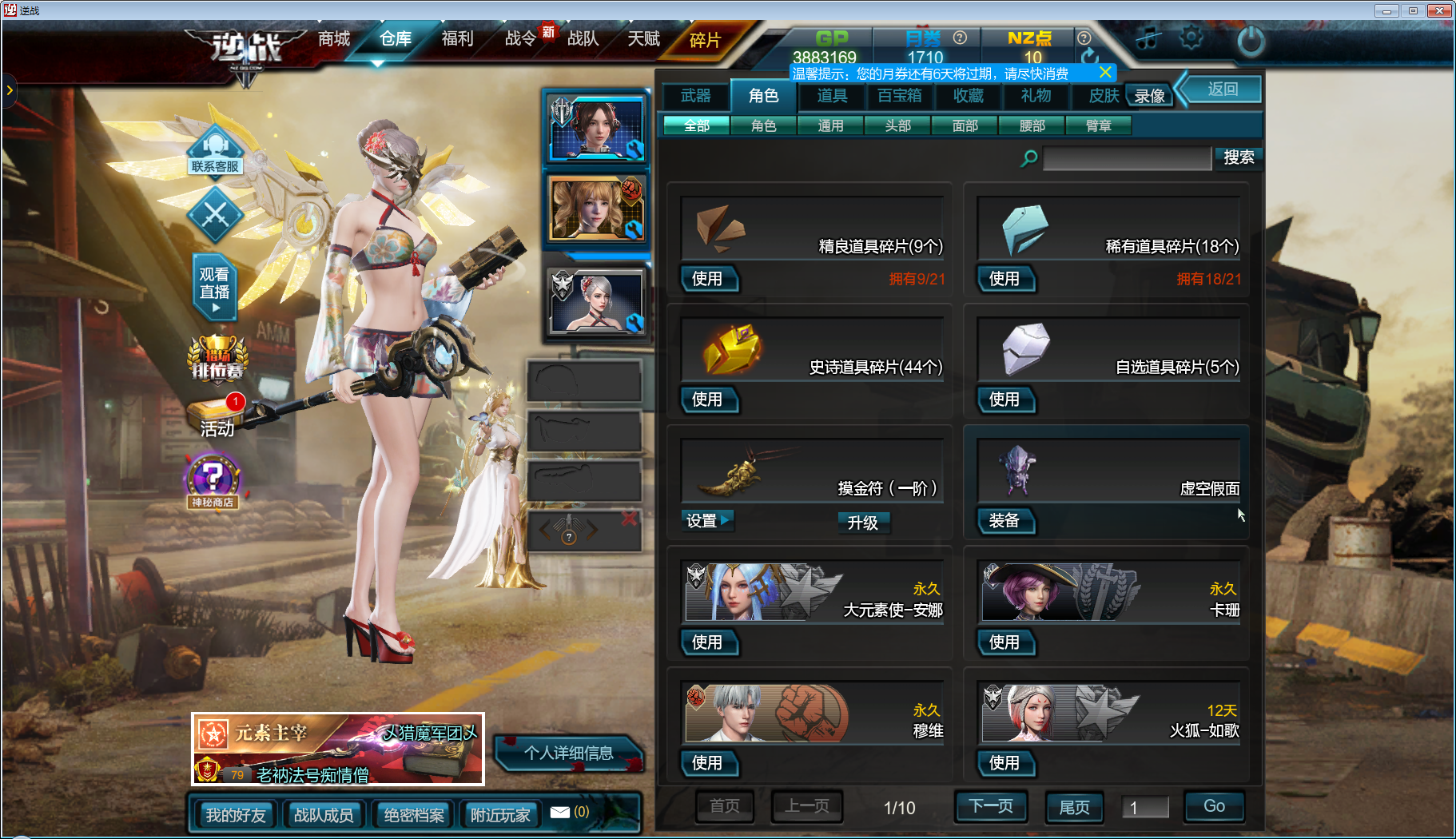Select the 道具 items tab
The height and width of the screenshot is (839, 1456).
tap(832, 96)
